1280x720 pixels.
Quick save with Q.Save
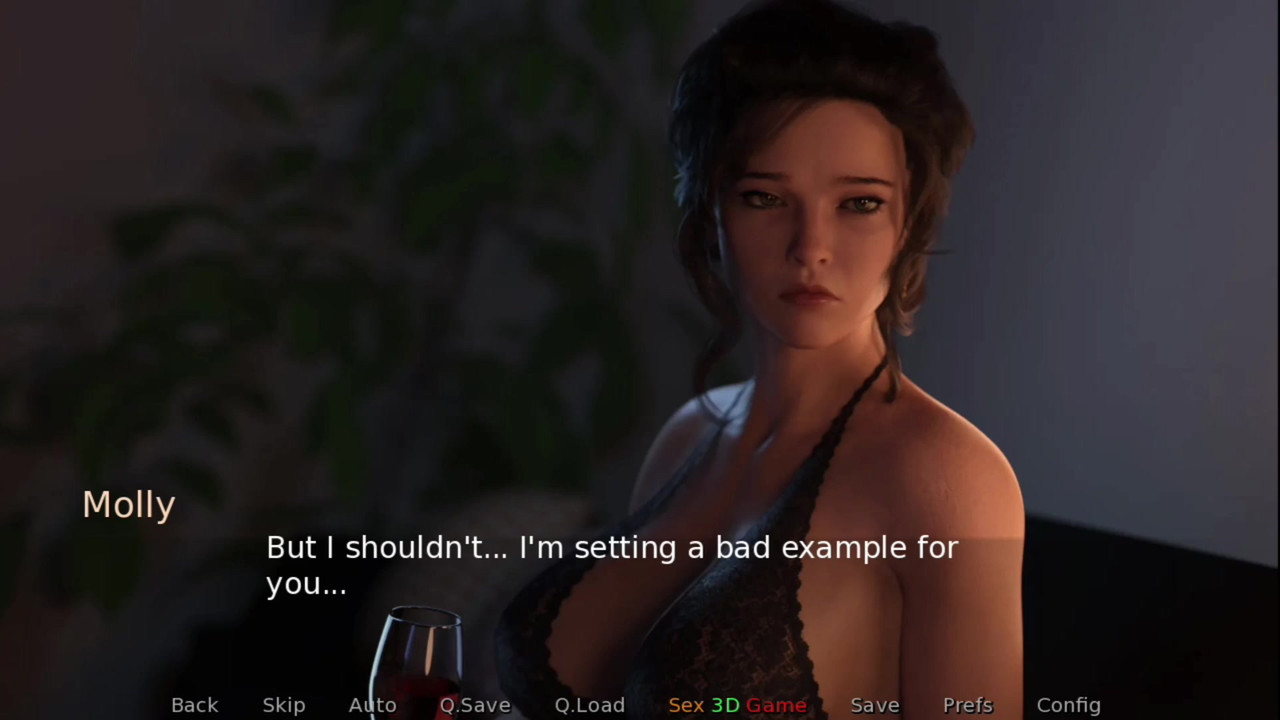click(x=475, y=705)
